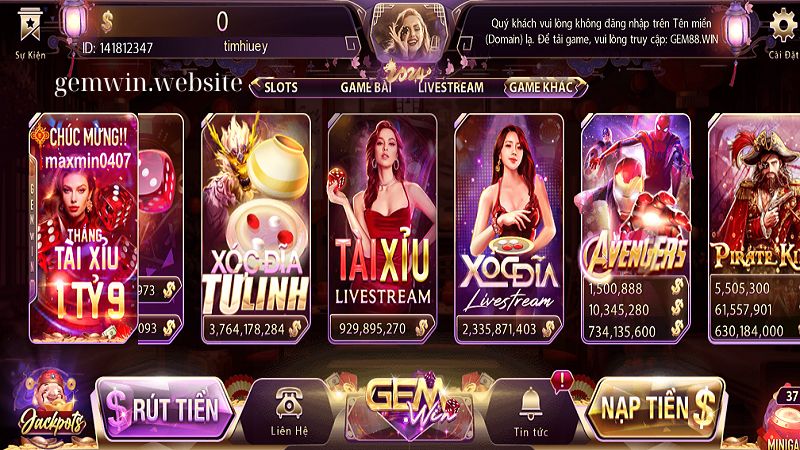The width and height of the screenshot is (800, 450).
Task: Choose the Avengers slot game
Action: 635,225
